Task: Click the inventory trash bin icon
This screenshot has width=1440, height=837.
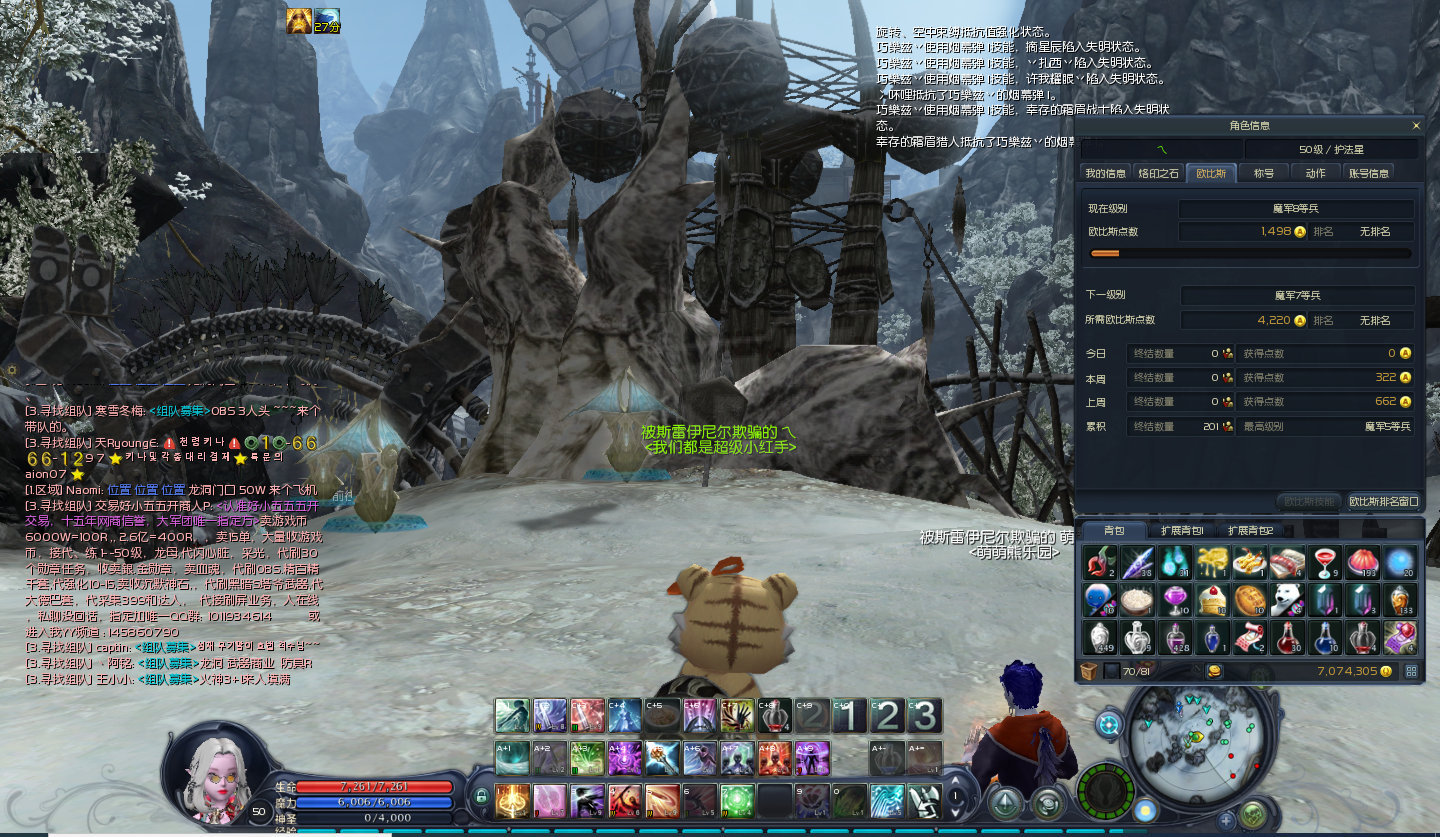Action: coord(1088,671)
